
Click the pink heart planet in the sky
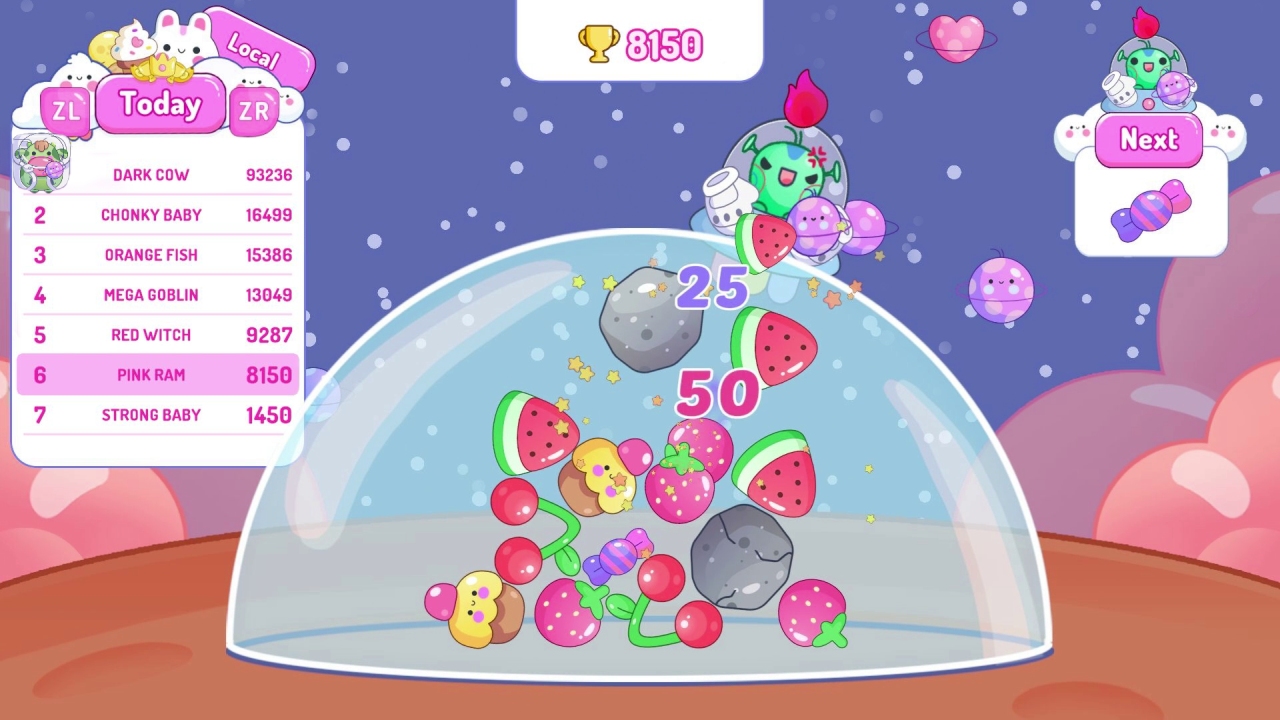click(953, 36)
